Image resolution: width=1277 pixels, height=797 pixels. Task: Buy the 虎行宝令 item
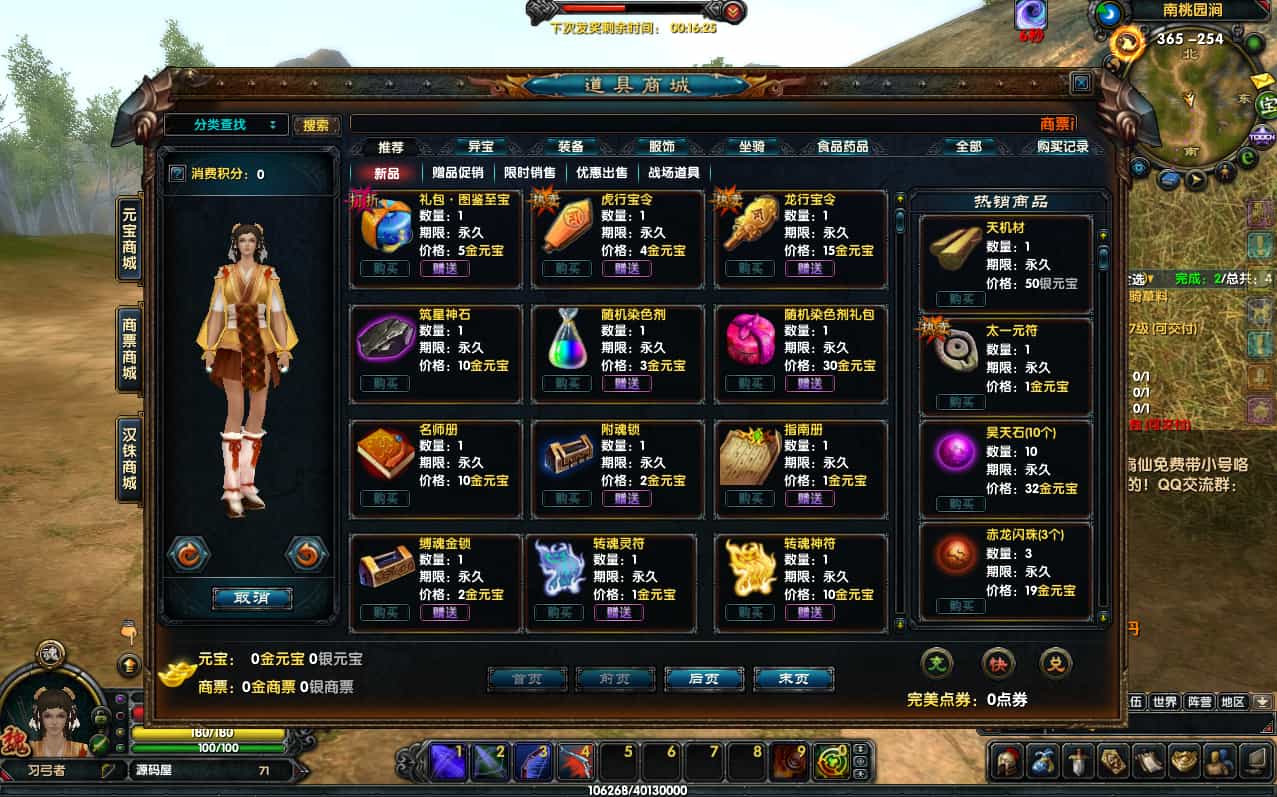point(566,269)
